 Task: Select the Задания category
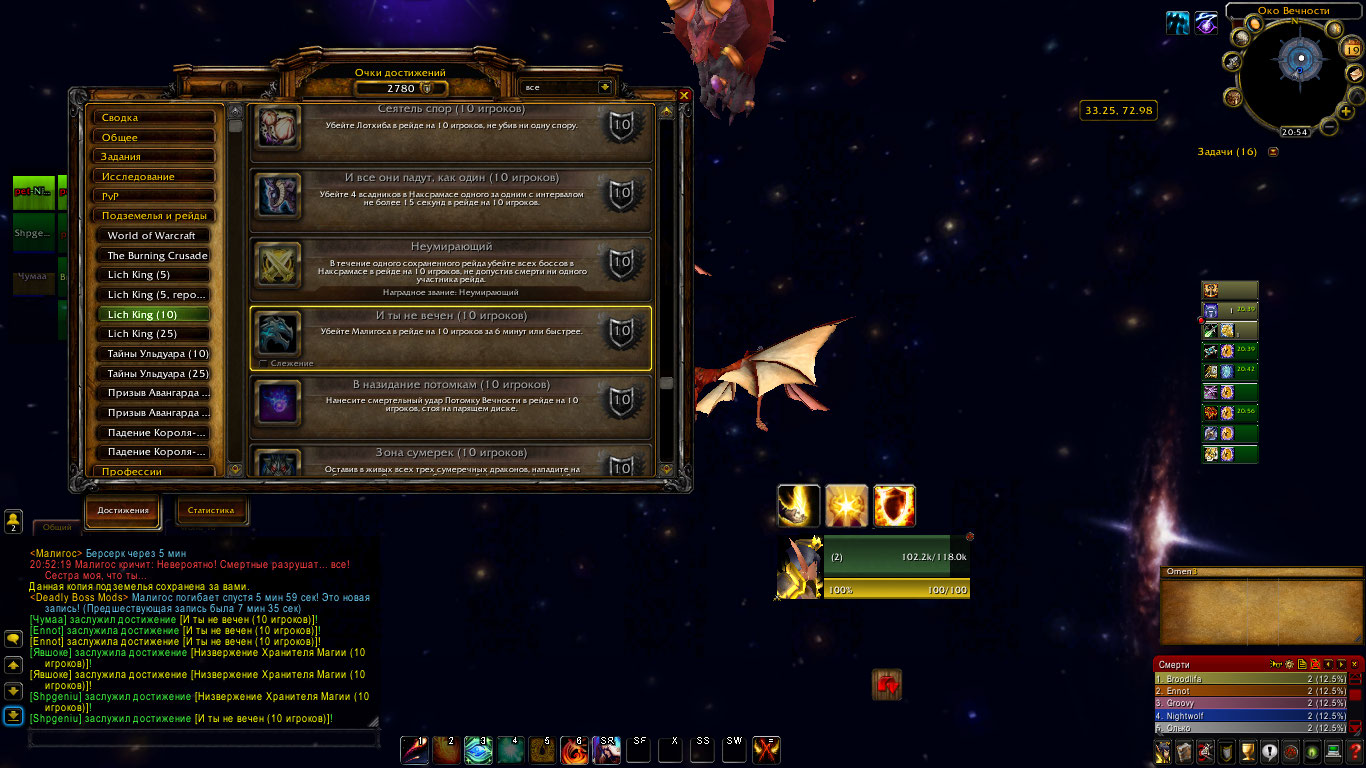click(154, 157)
